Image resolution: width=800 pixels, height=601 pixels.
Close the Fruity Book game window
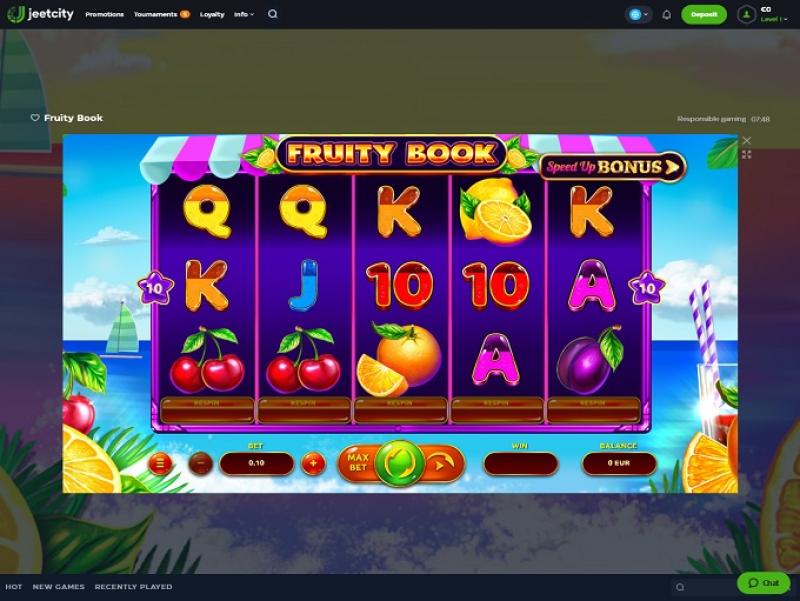pos(746,141)
